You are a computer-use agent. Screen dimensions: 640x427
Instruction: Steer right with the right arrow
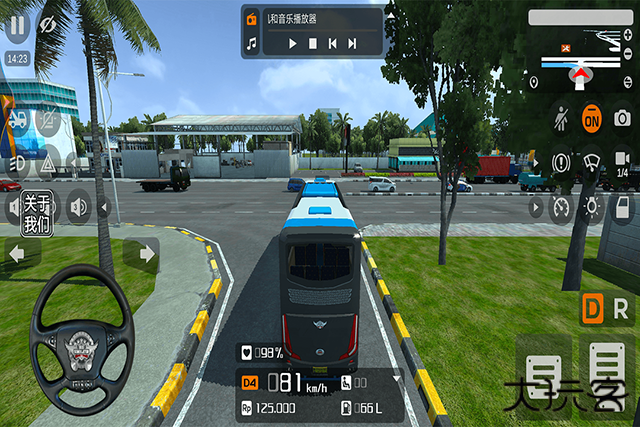[141, 255]
